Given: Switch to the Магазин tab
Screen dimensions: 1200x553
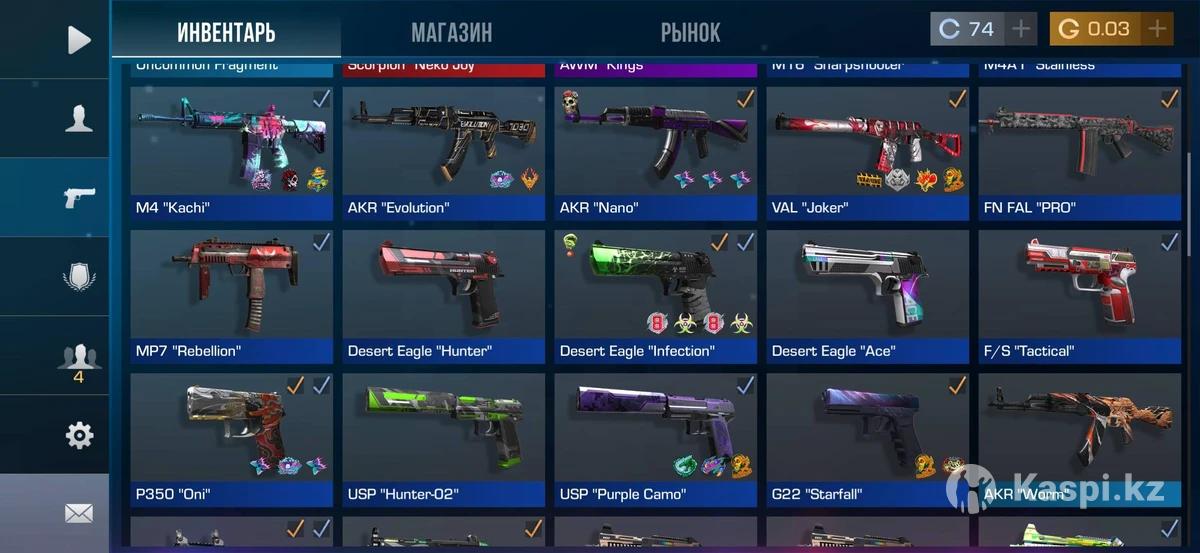Looking at the screenshot, I should click(451, 32).
